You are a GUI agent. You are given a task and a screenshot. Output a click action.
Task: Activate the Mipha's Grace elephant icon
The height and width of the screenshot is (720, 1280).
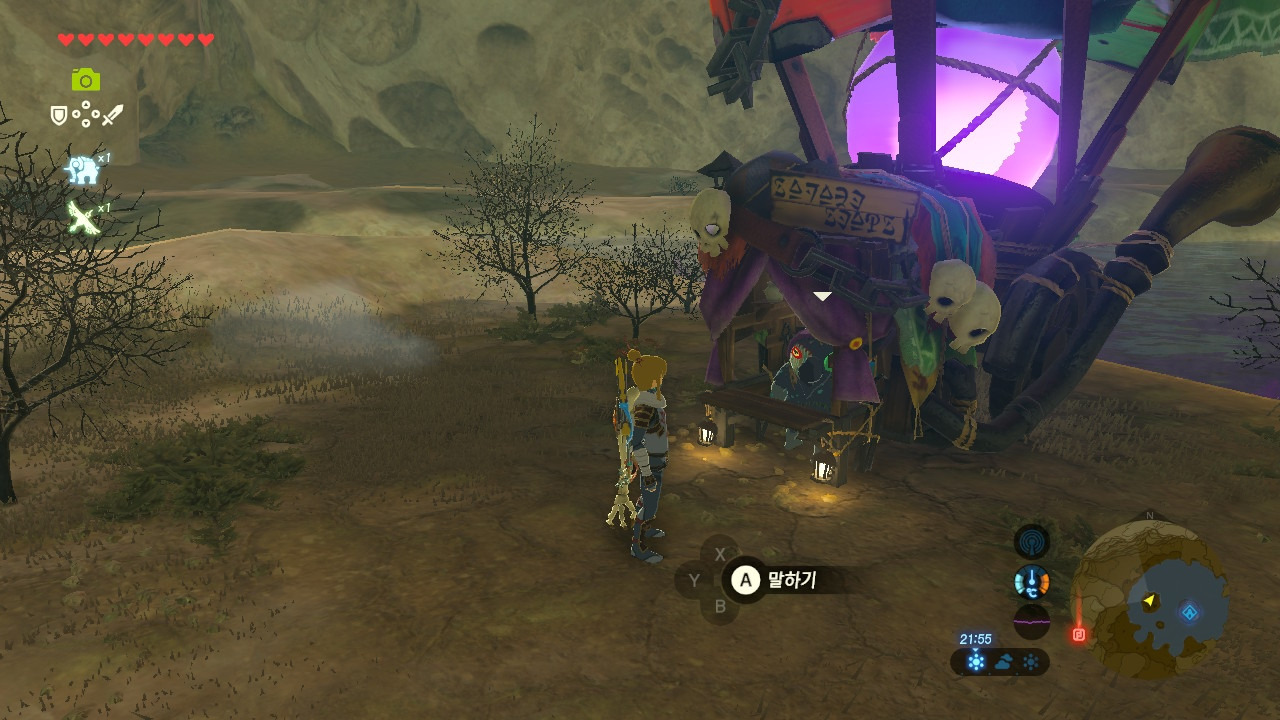point(83,170)
